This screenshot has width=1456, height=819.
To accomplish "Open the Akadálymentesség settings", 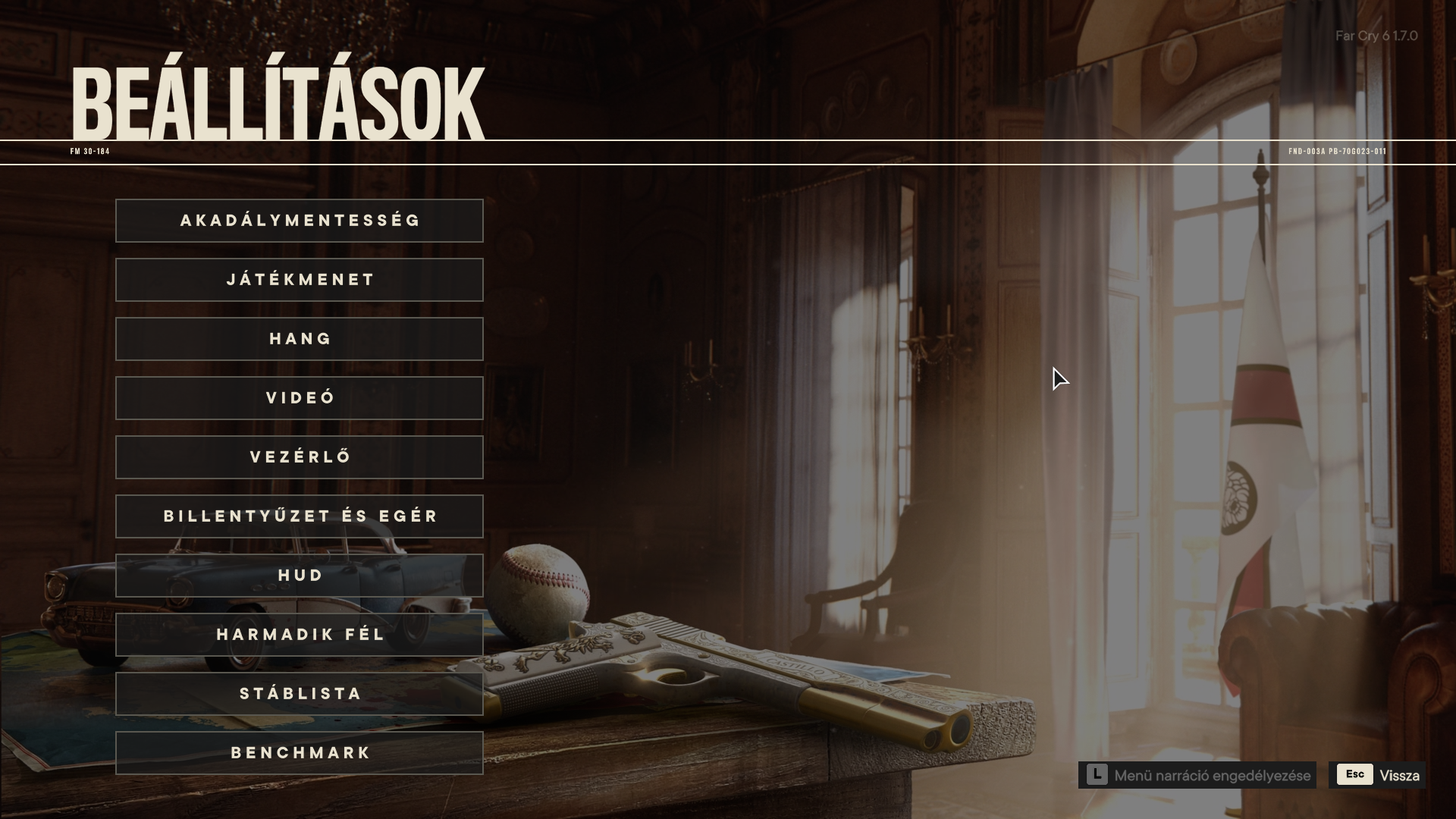I will (300, 221).
